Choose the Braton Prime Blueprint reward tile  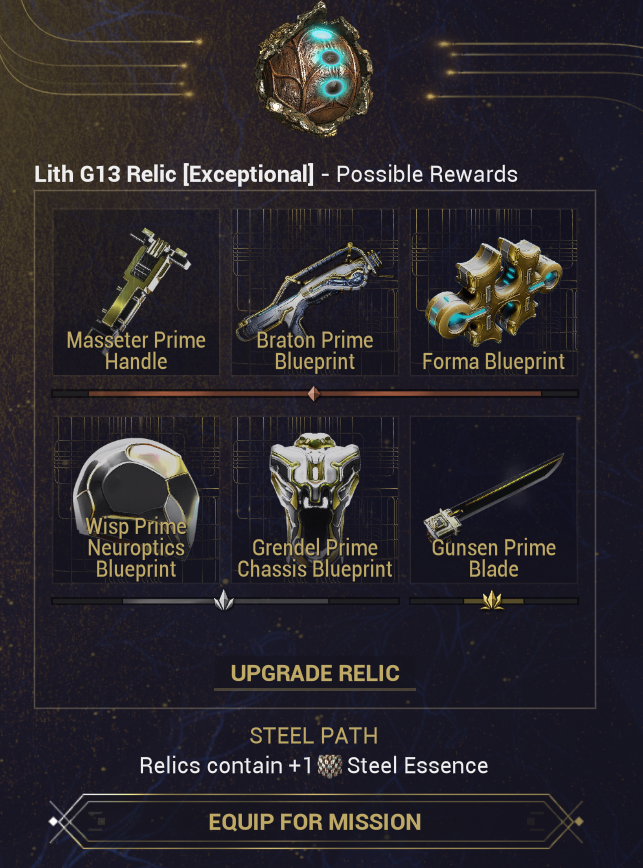coord(315,292)
